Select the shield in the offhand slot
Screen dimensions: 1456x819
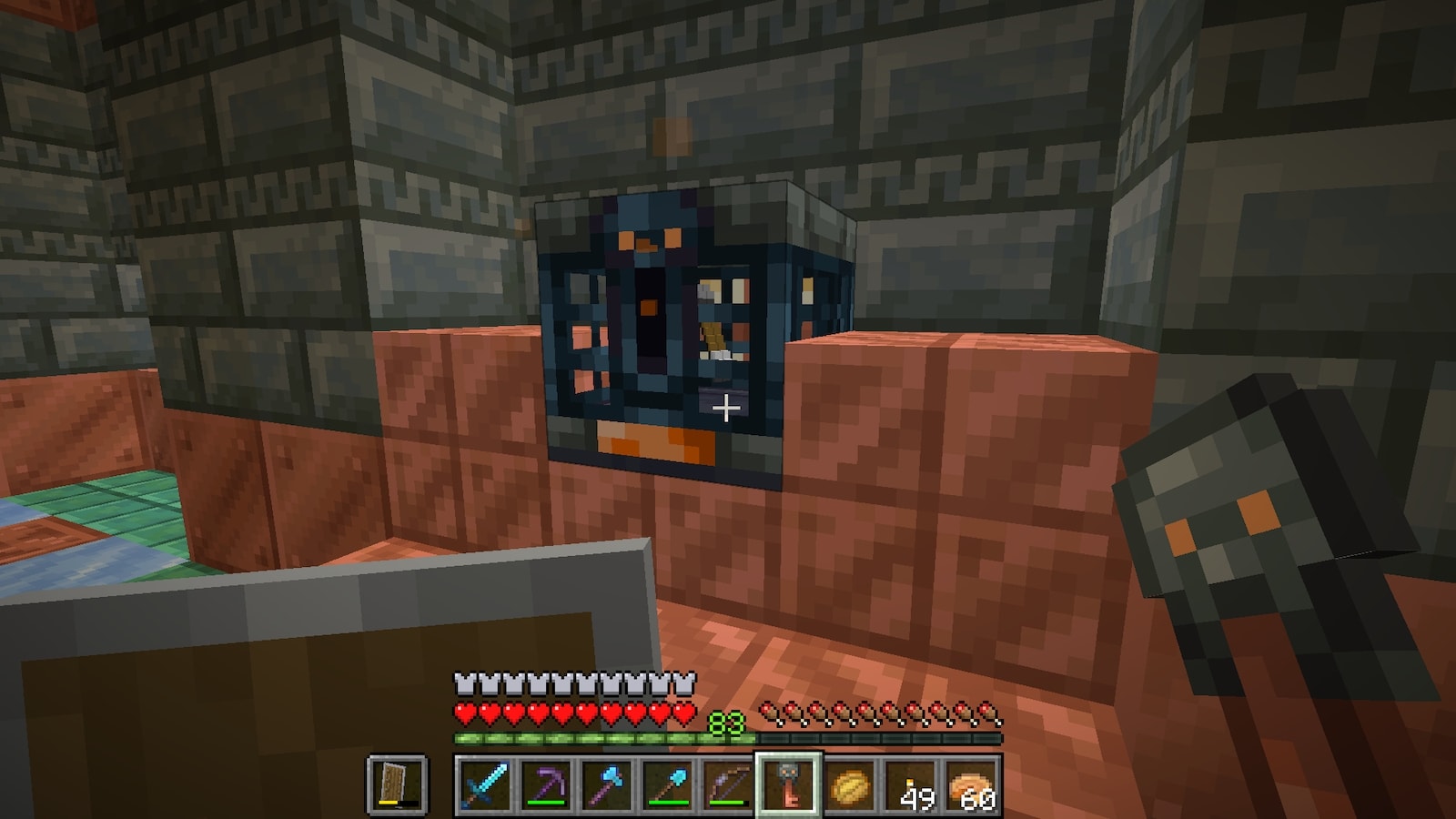pyautogui.click(x=397, y=784)
